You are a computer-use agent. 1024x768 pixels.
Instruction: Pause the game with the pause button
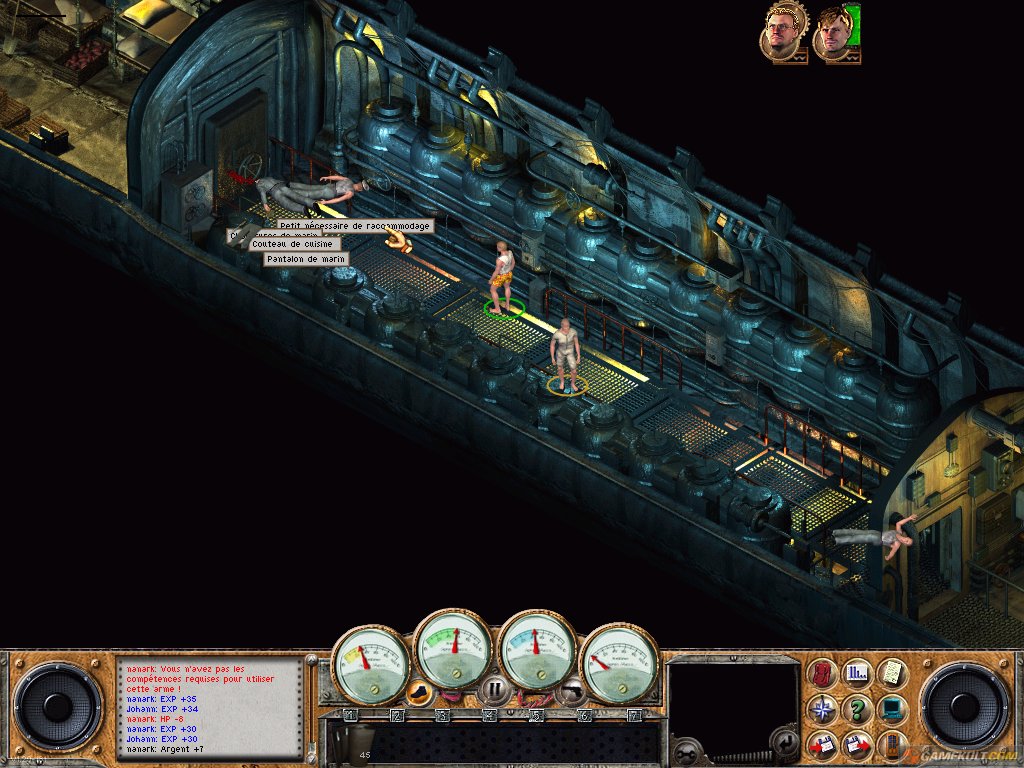[494, 689]
